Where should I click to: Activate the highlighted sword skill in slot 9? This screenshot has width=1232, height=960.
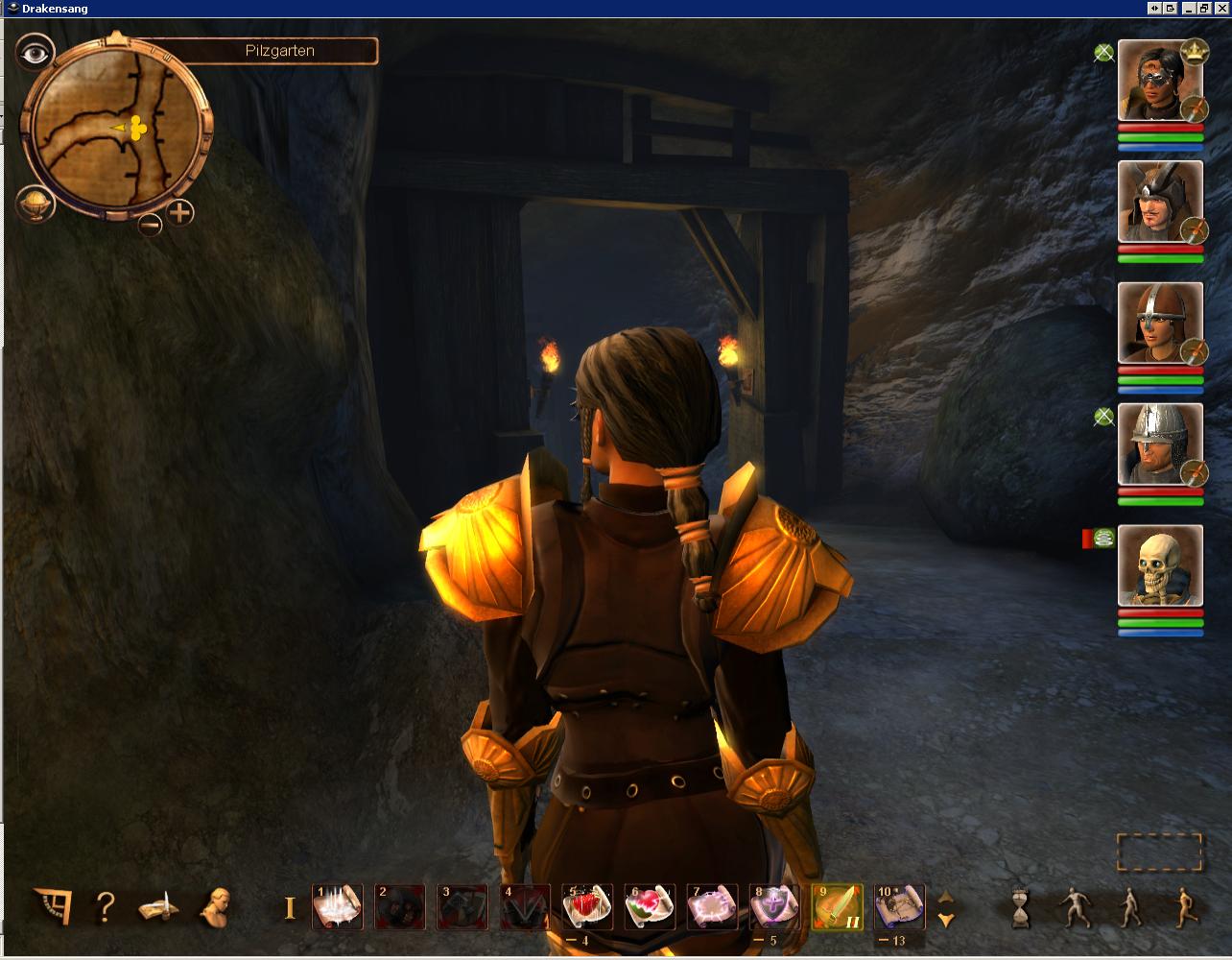click(x=837, y=907)
